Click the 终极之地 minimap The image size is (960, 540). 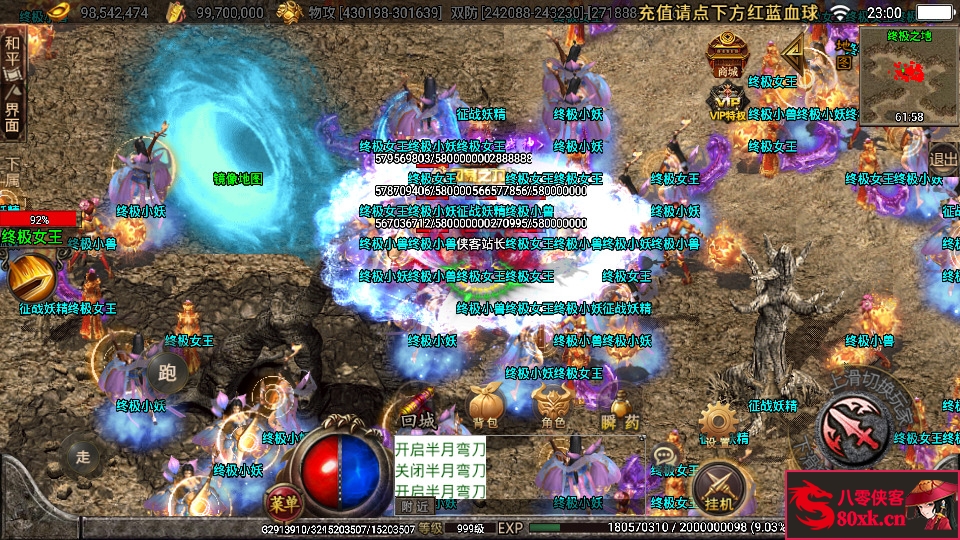click(908, 76)
